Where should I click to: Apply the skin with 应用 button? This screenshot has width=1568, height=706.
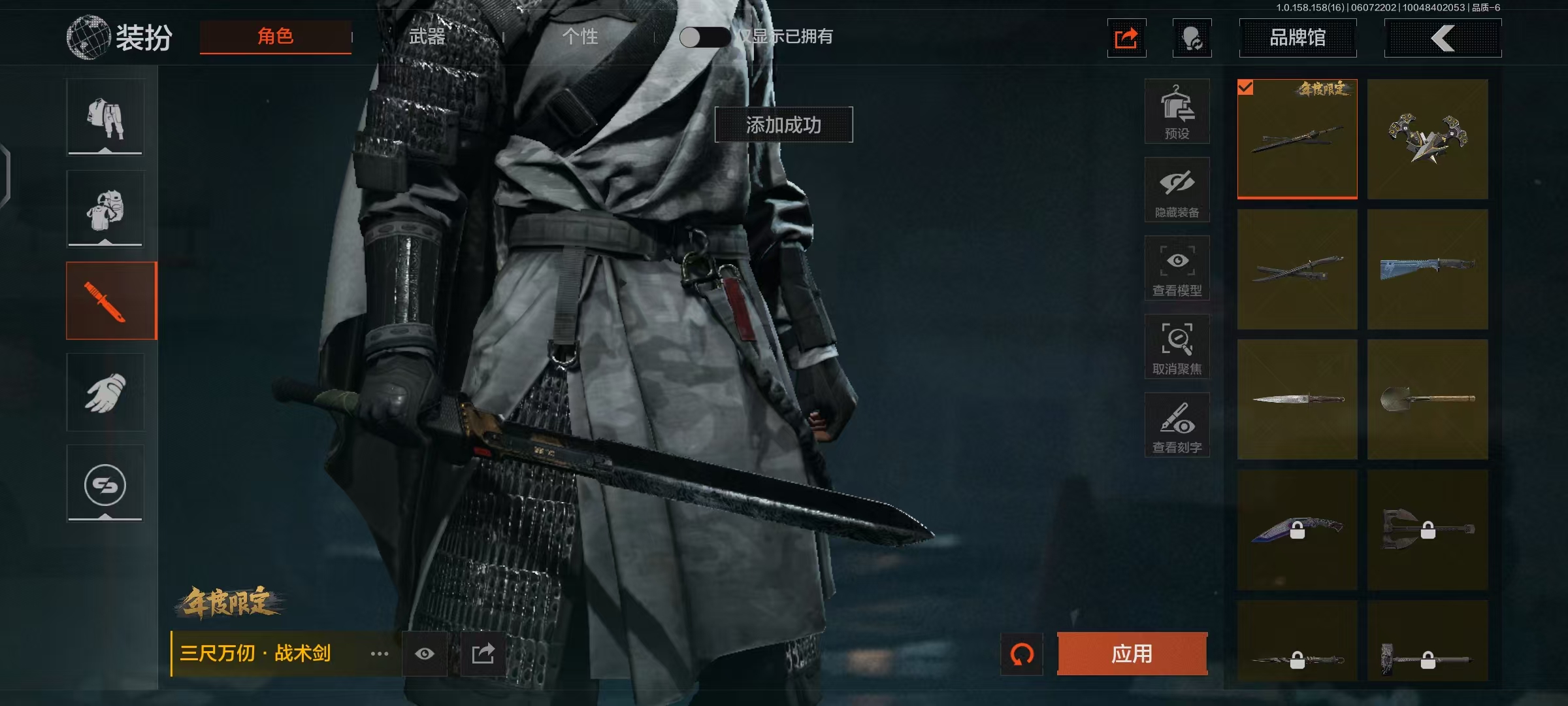(x=1132, y=653)
